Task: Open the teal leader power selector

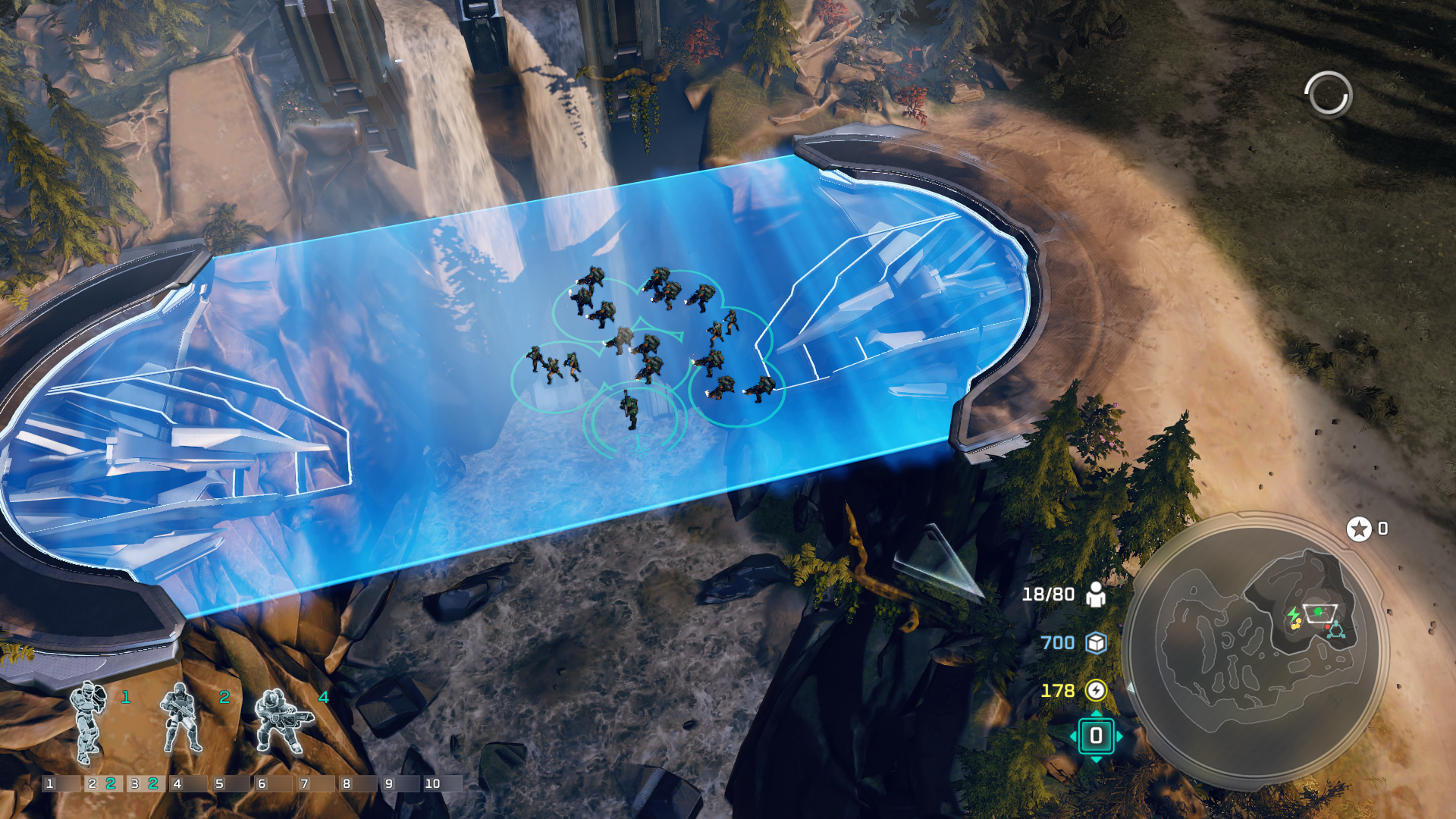Action: pyautogui.click(x=1096, y=736)
